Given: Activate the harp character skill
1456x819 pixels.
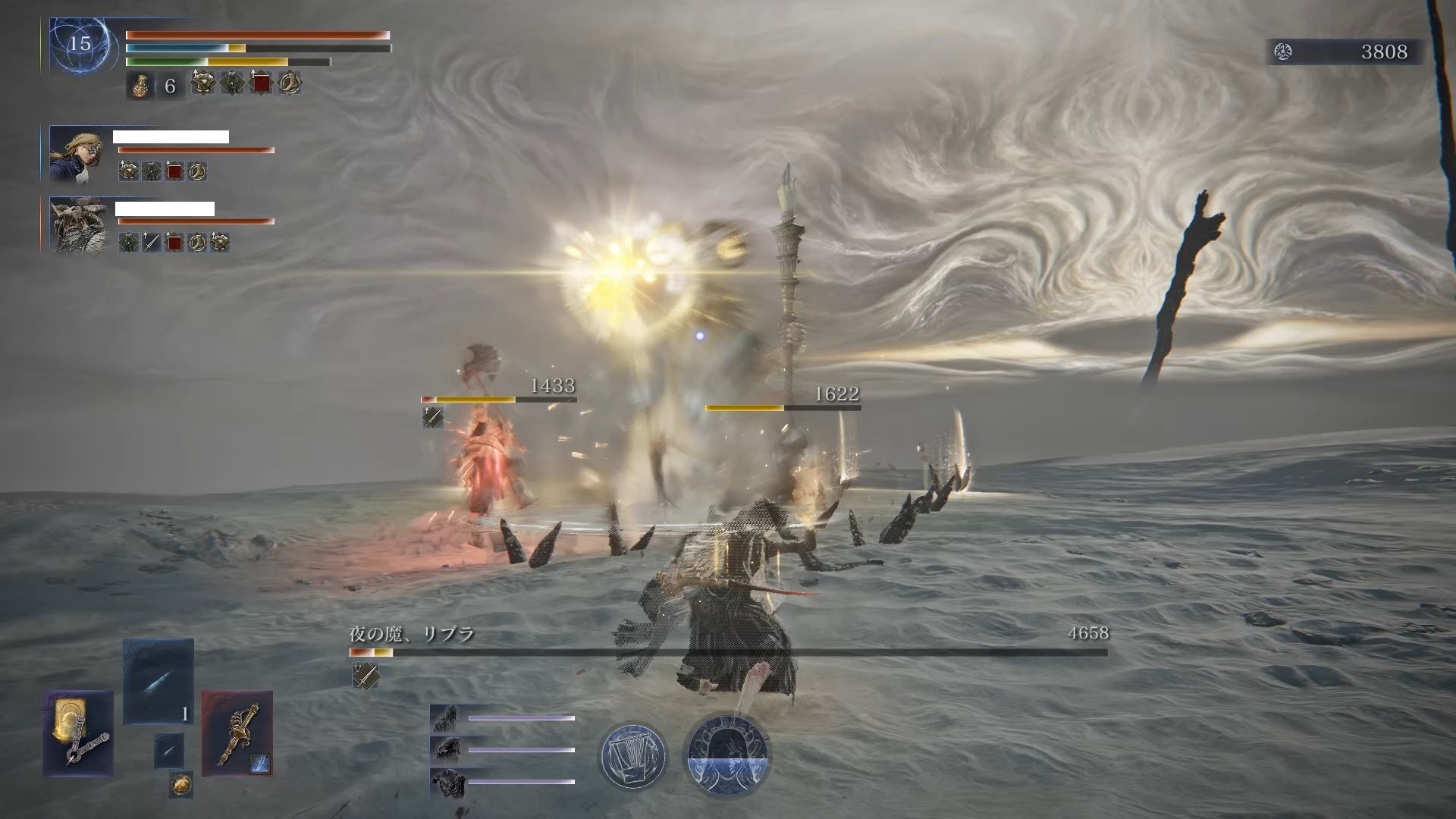Looking at the screenshot, I should [632, 755].
